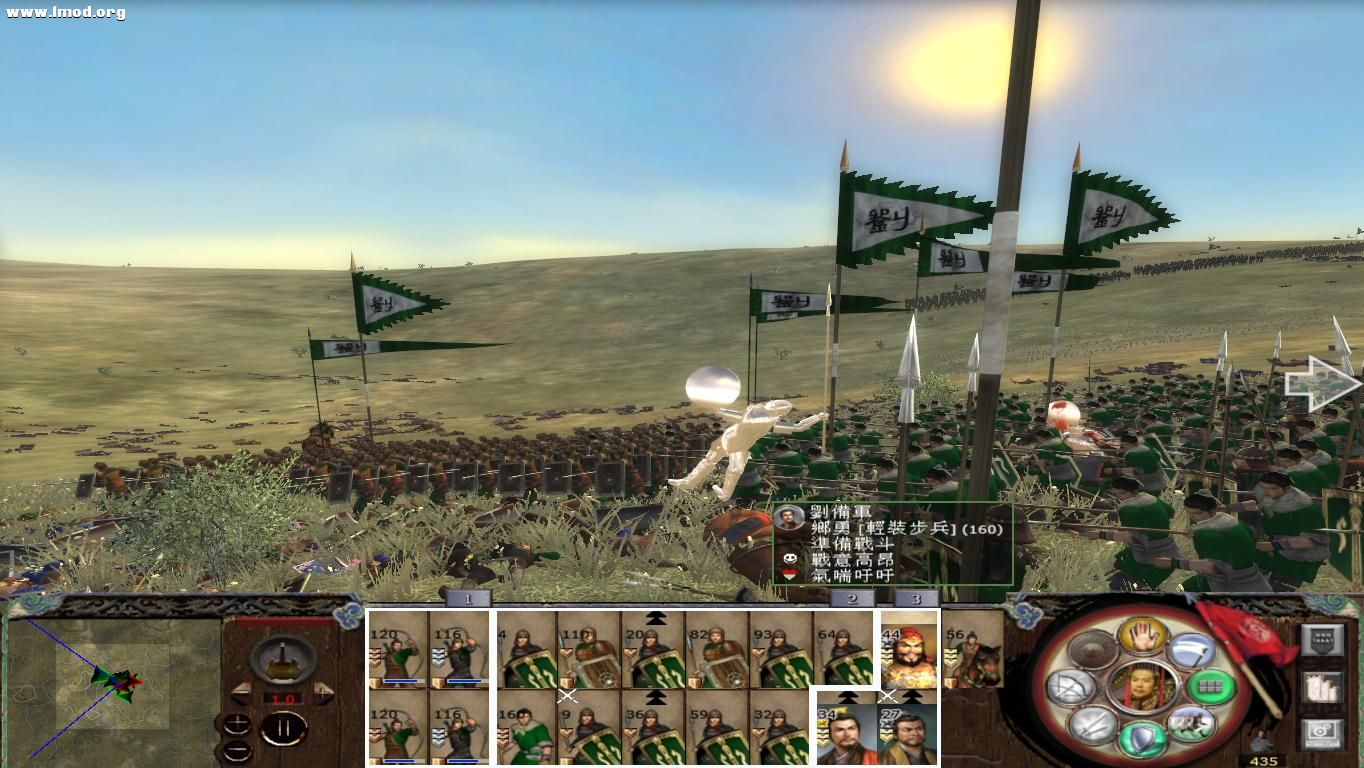This screenshot has height=768, width=1364.
Task: Increase battle speed with the plus arrow
Action: point(322,692)
